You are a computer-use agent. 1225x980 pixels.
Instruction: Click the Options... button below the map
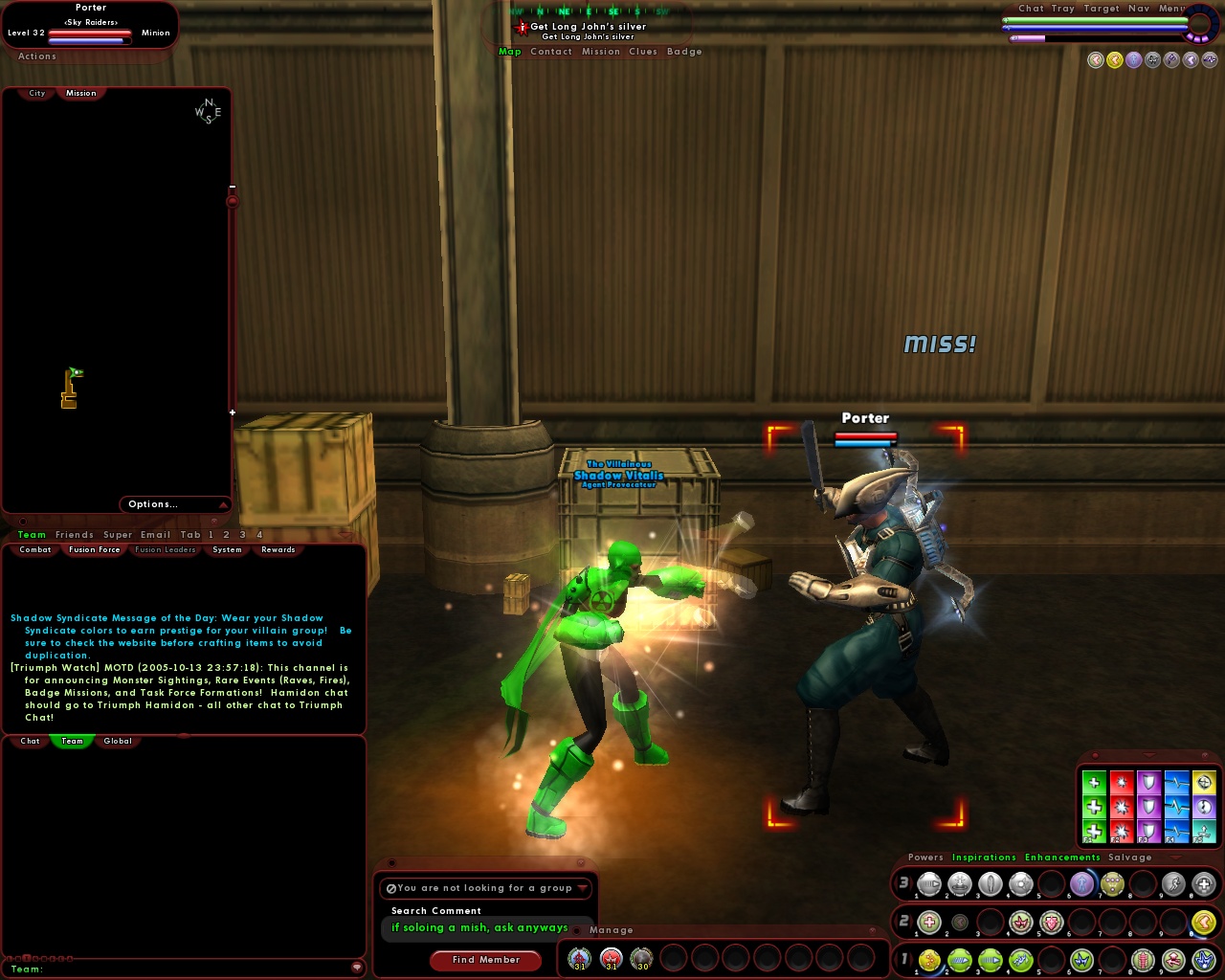(153, 504)
